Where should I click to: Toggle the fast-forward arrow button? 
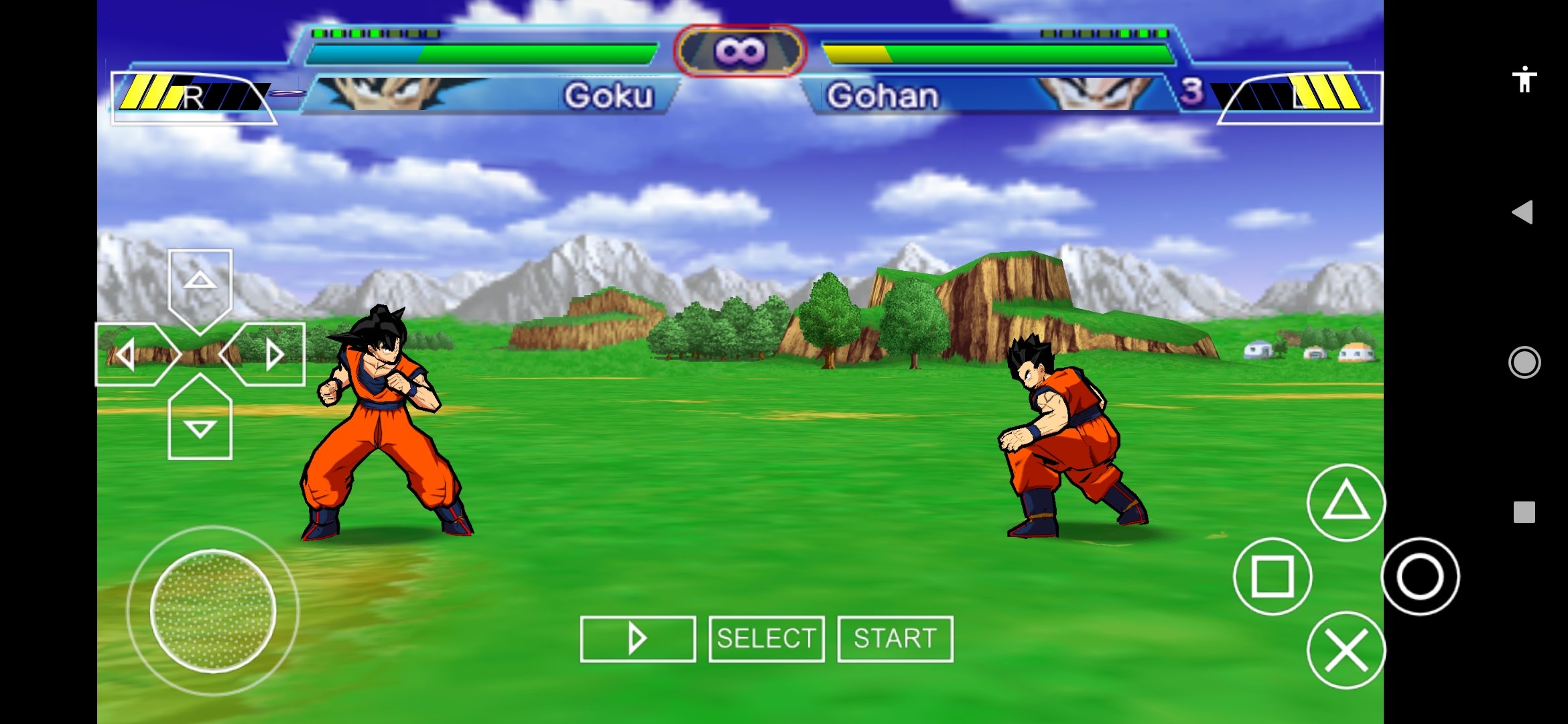pos(637,639)
